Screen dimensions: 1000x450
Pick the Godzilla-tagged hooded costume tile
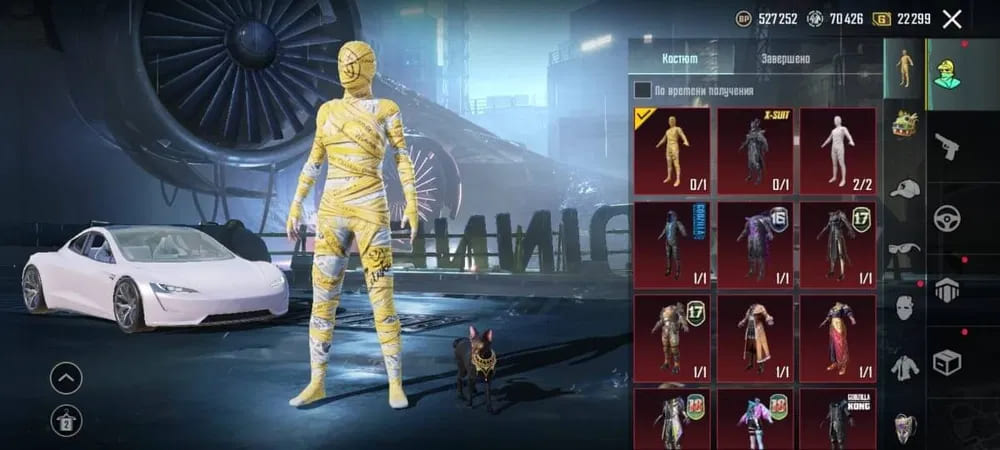click(672, 244)
